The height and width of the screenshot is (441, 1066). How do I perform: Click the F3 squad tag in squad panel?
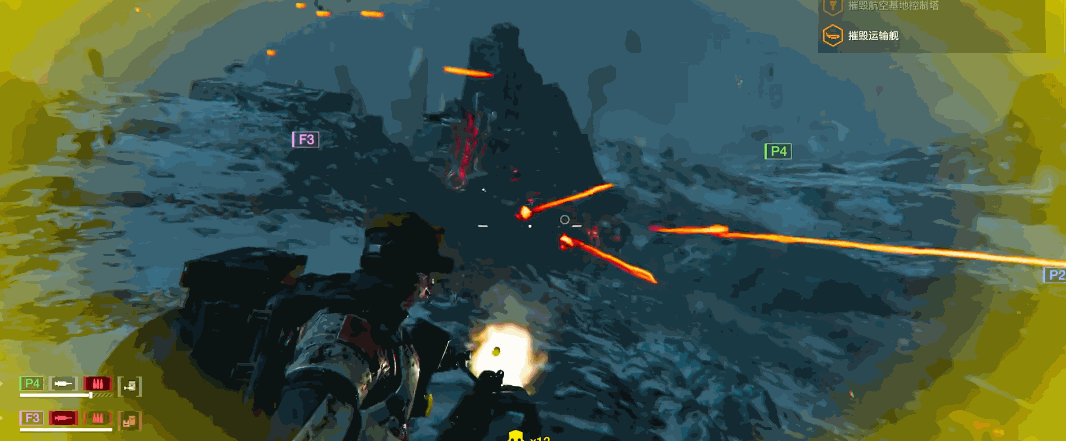[32, 417]
